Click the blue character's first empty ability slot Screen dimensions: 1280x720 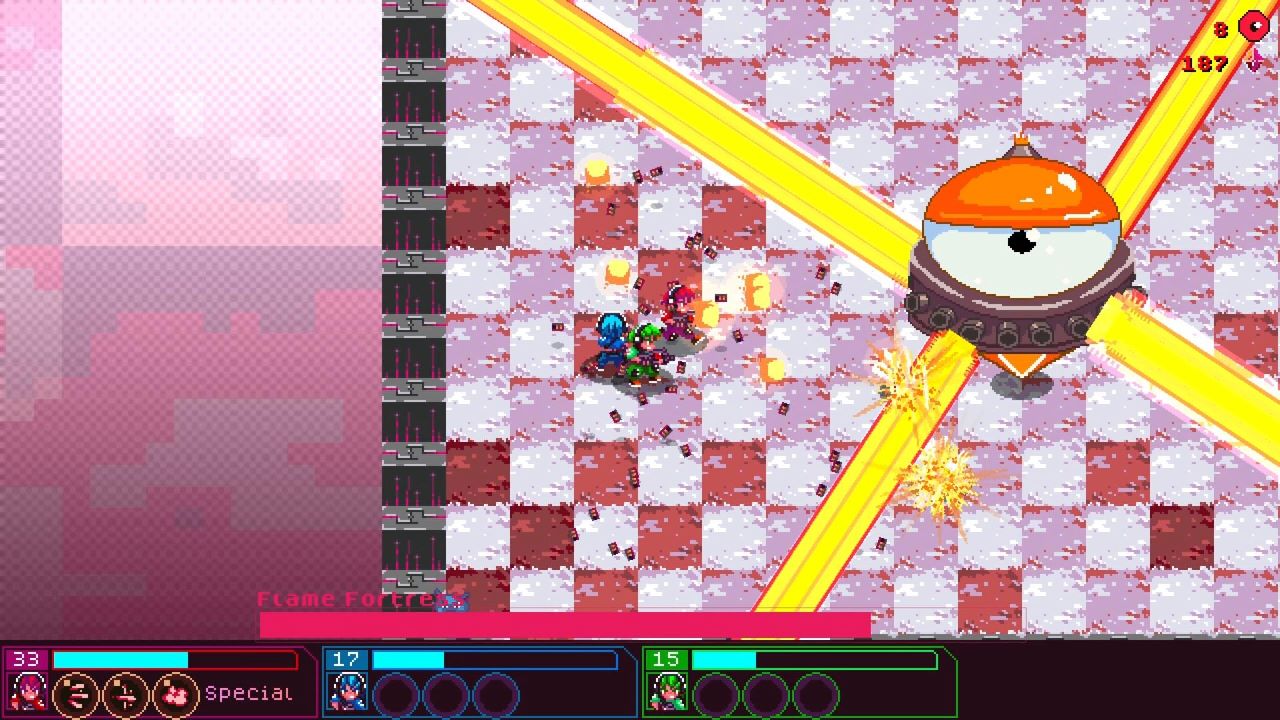point(397,692)
